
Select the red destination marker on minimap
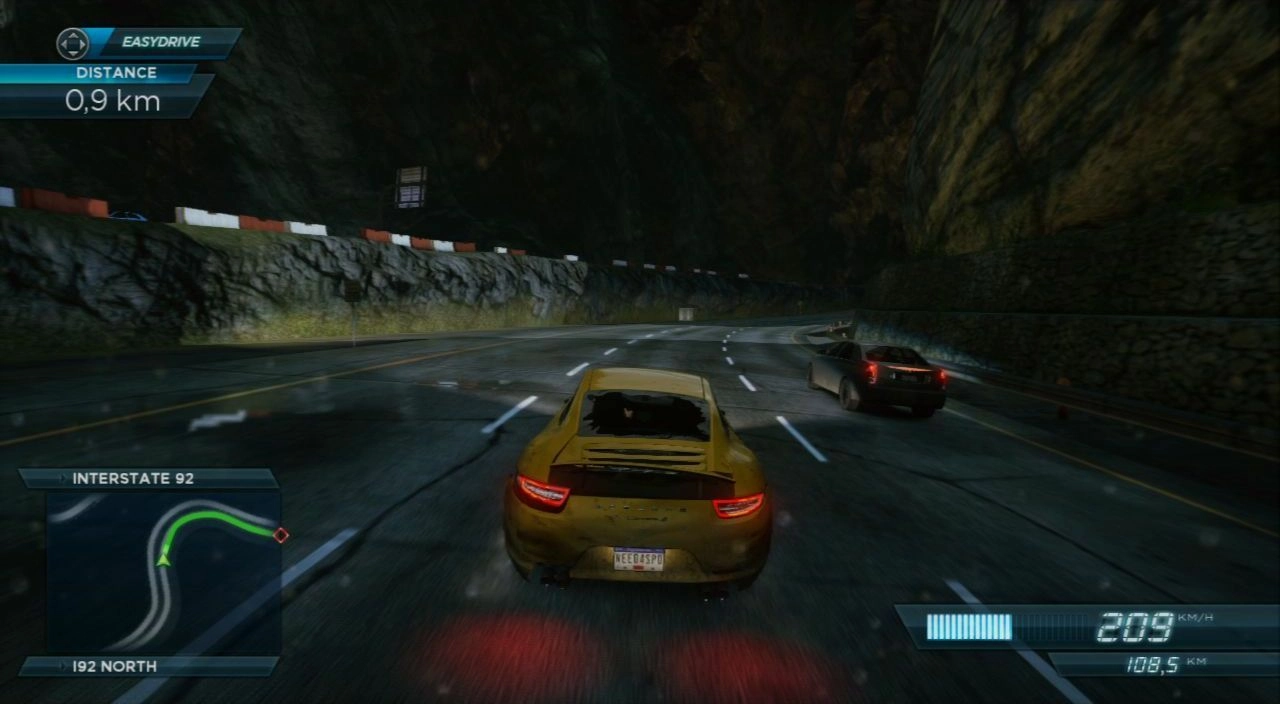[x=281, y=535]
